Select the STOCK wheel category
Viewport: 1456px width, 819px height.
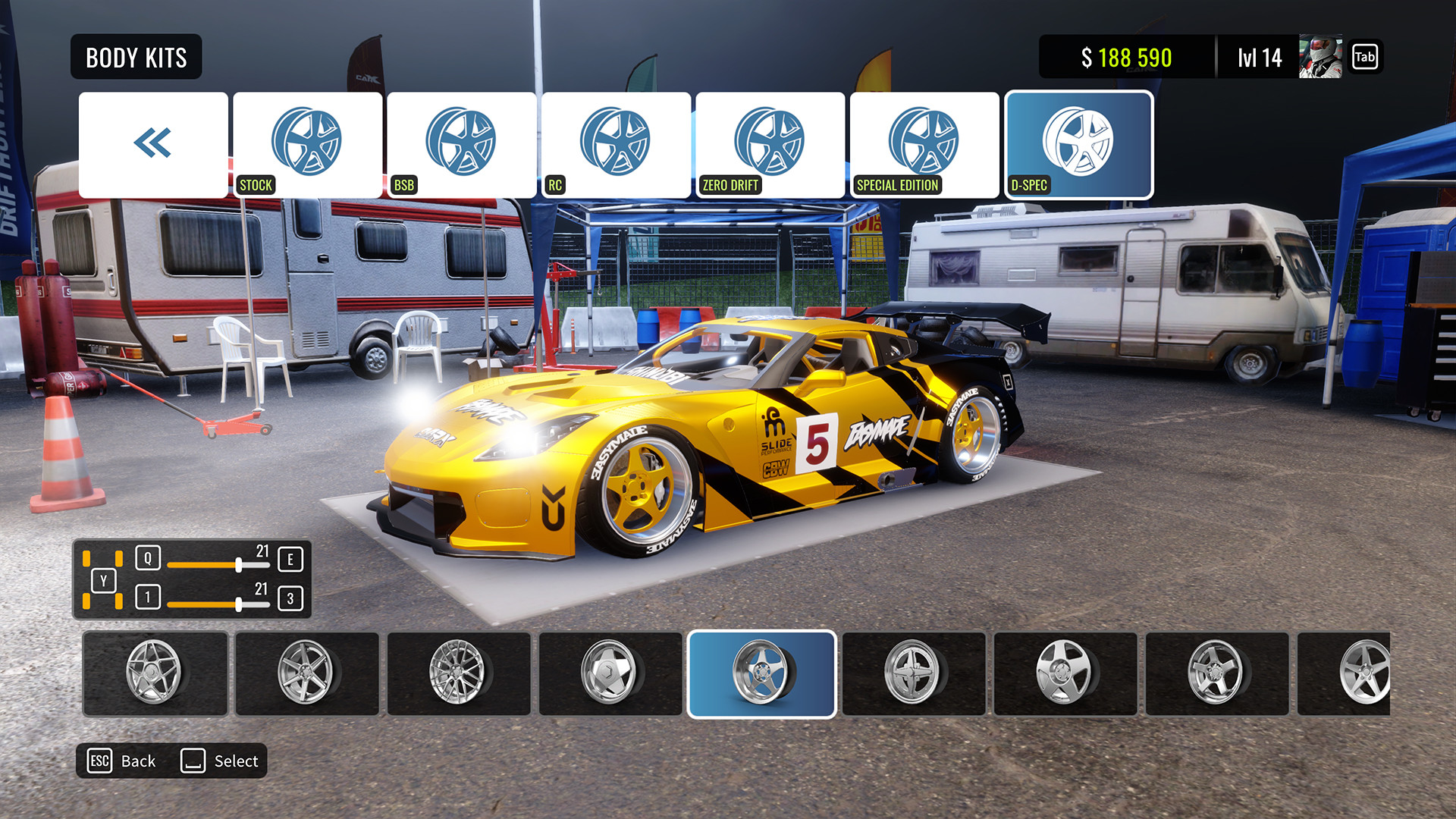[x=307, y=140]
